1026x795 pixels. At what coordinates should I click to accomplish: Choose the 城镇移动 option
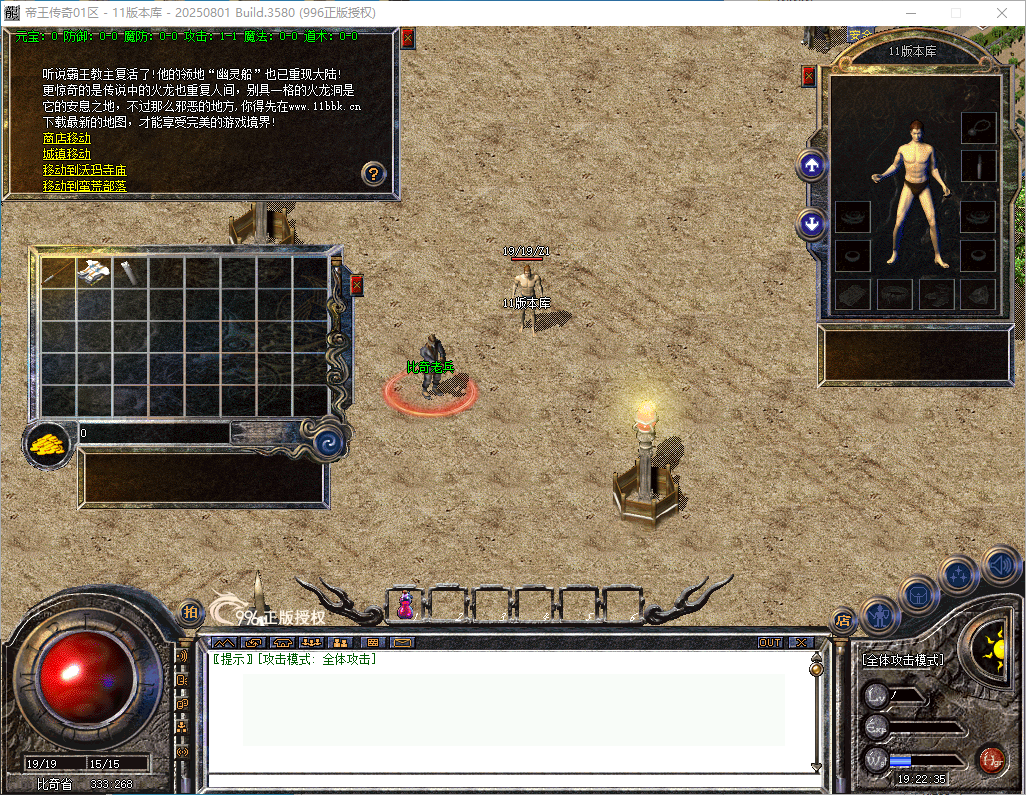(x=66, y=154)
